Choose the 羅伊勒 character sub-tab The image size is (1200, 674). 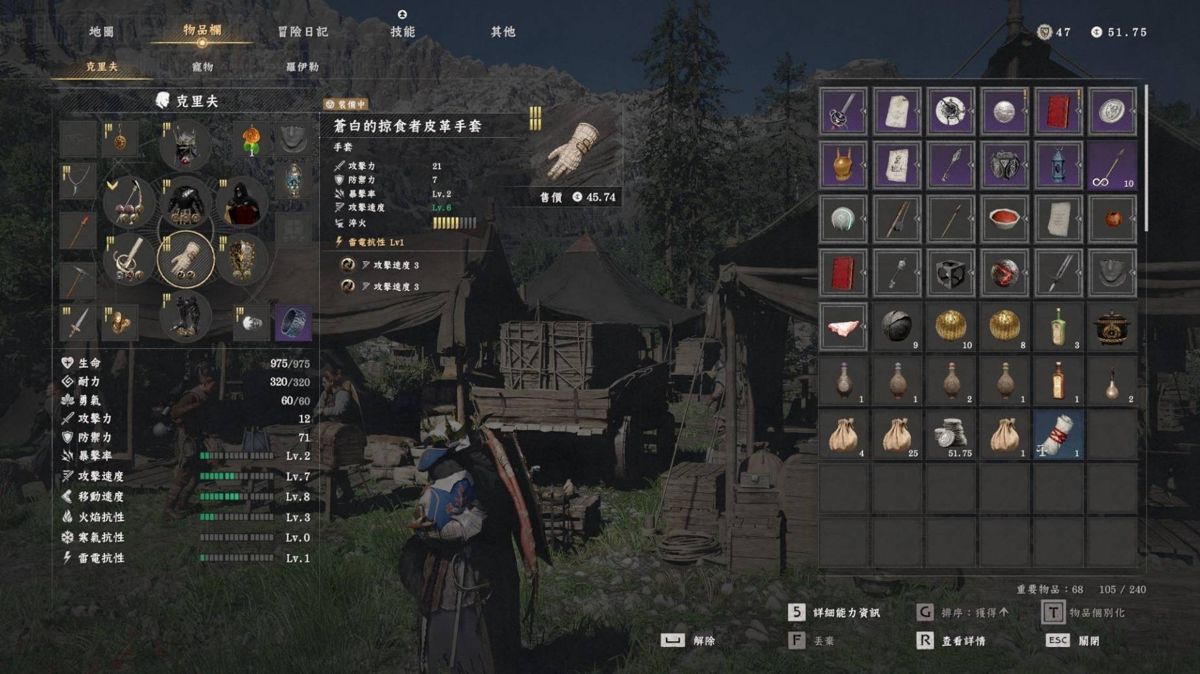(x=303, y=67)
